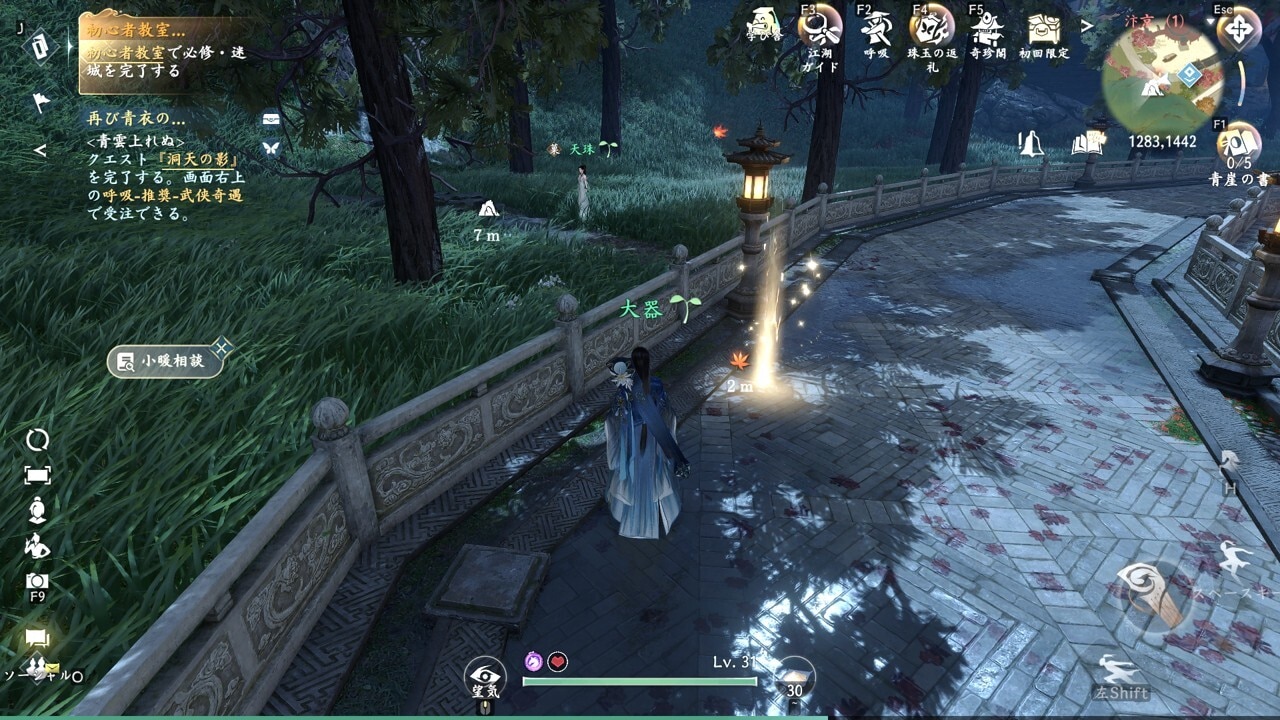Click the circular arrows refresh icon
This screenshot has width=1280, height=720.
(x=37, y=440)
